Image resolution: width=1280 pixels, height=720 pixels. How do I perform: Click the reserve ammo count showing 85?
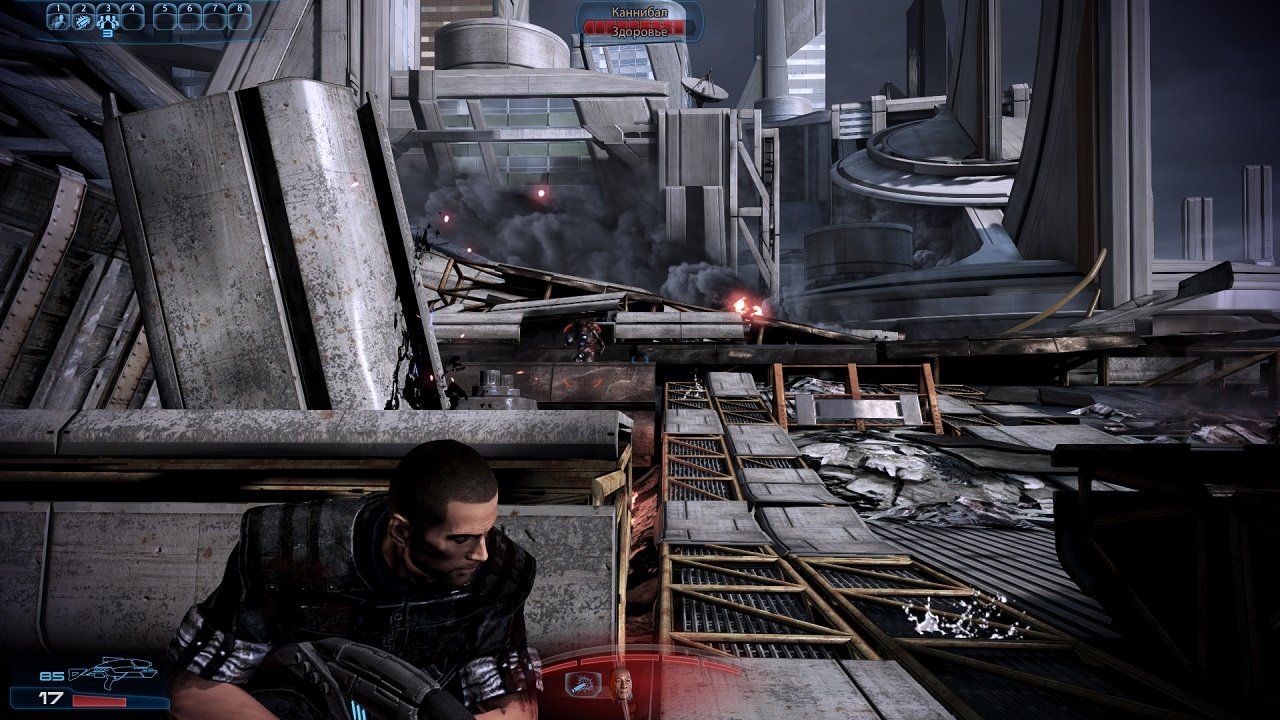[x=51, y=676]
